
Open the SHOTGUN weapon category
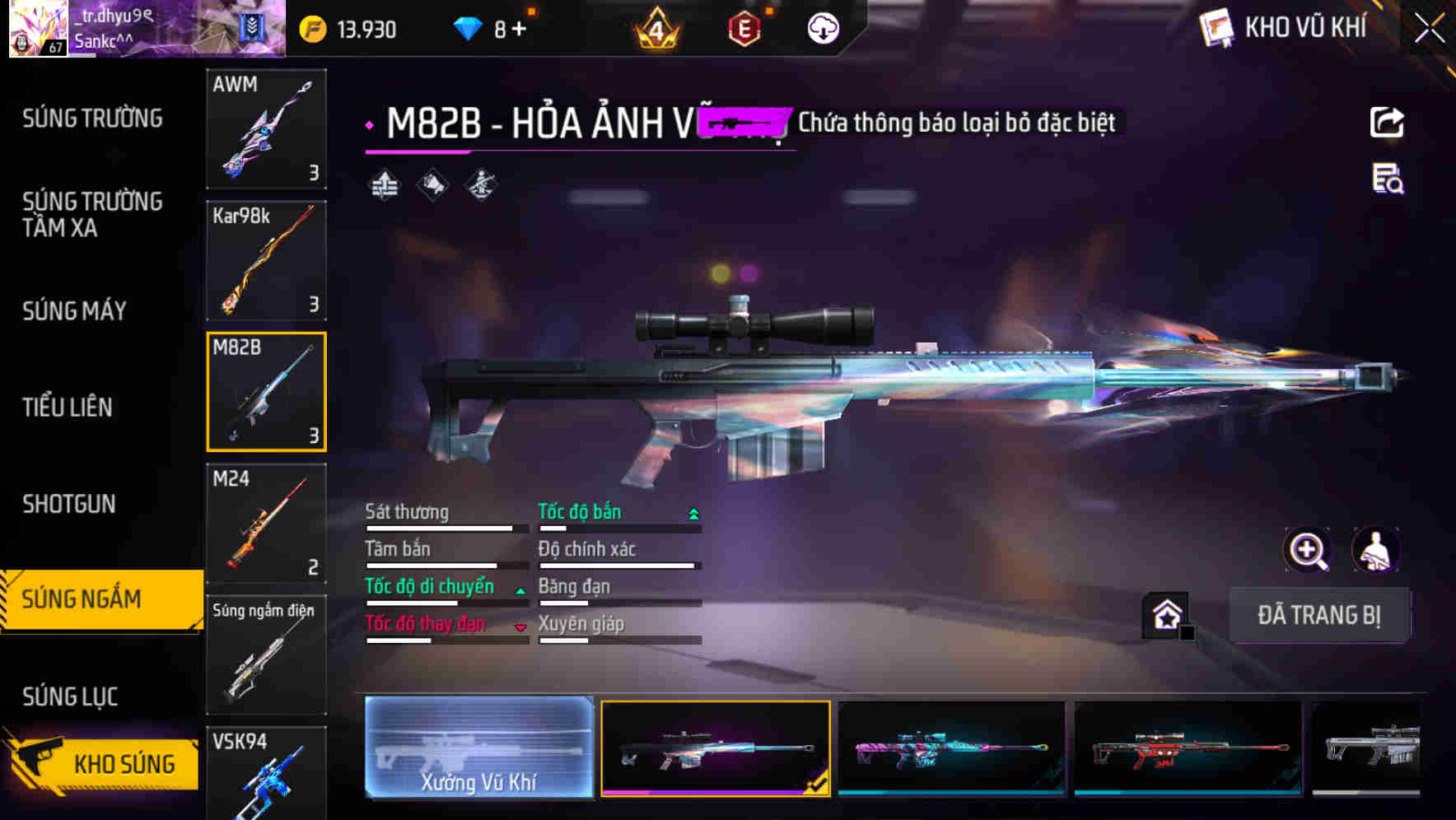pyautogui.click(x=70, y=504)
